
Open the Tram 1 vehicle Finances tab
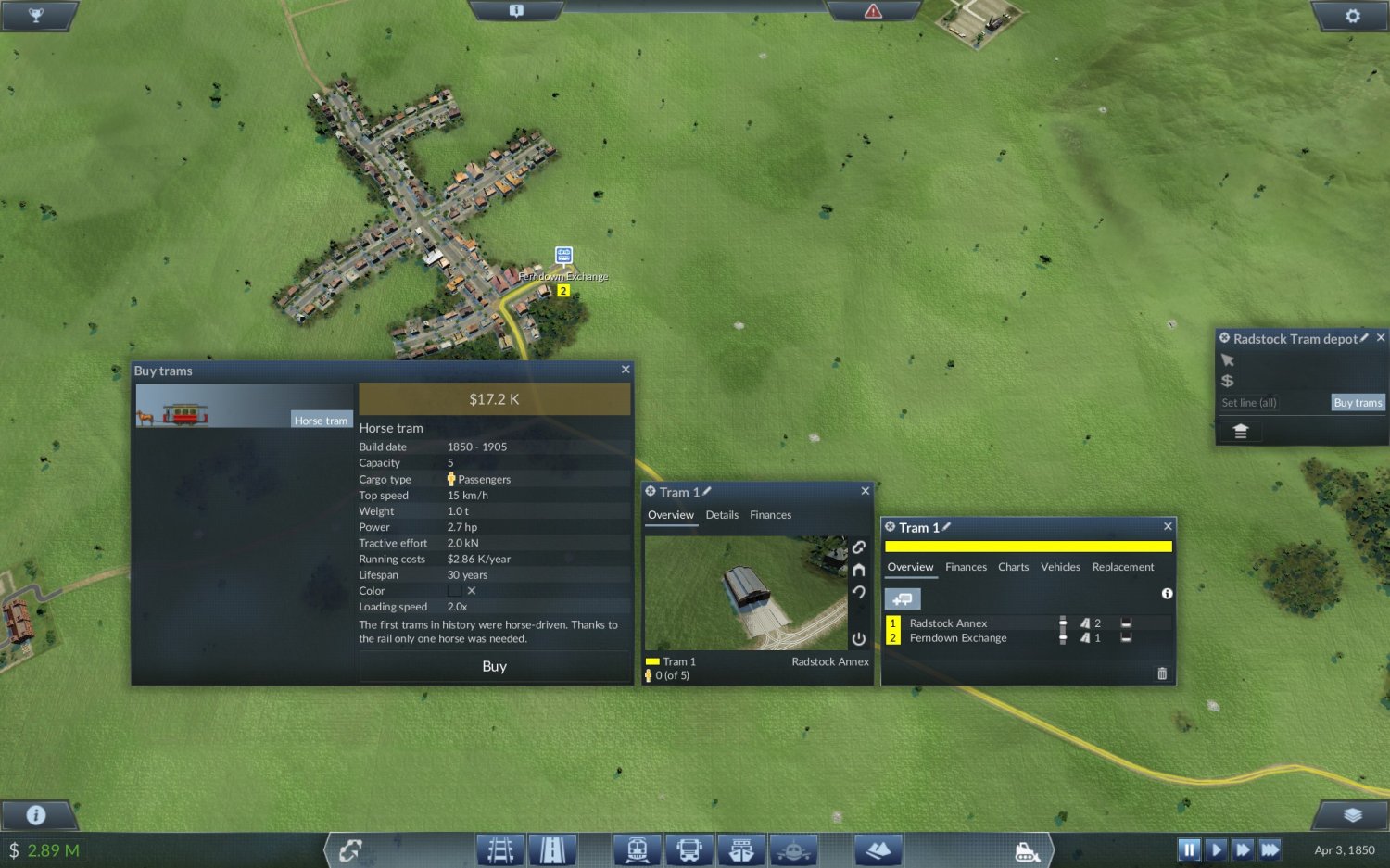(x=770, y=515)
